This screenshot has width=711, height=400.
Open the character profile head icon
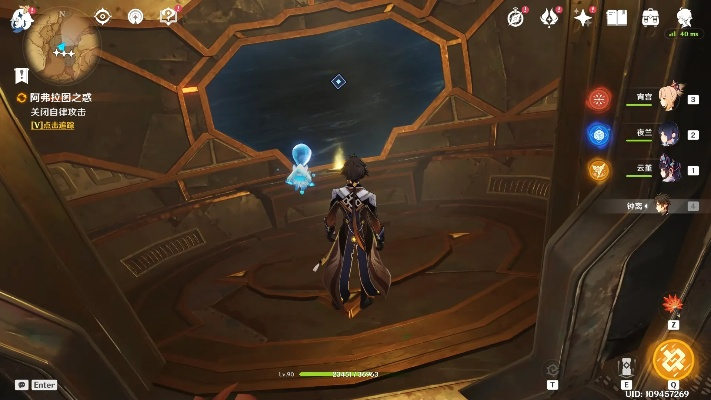(685, 17)
